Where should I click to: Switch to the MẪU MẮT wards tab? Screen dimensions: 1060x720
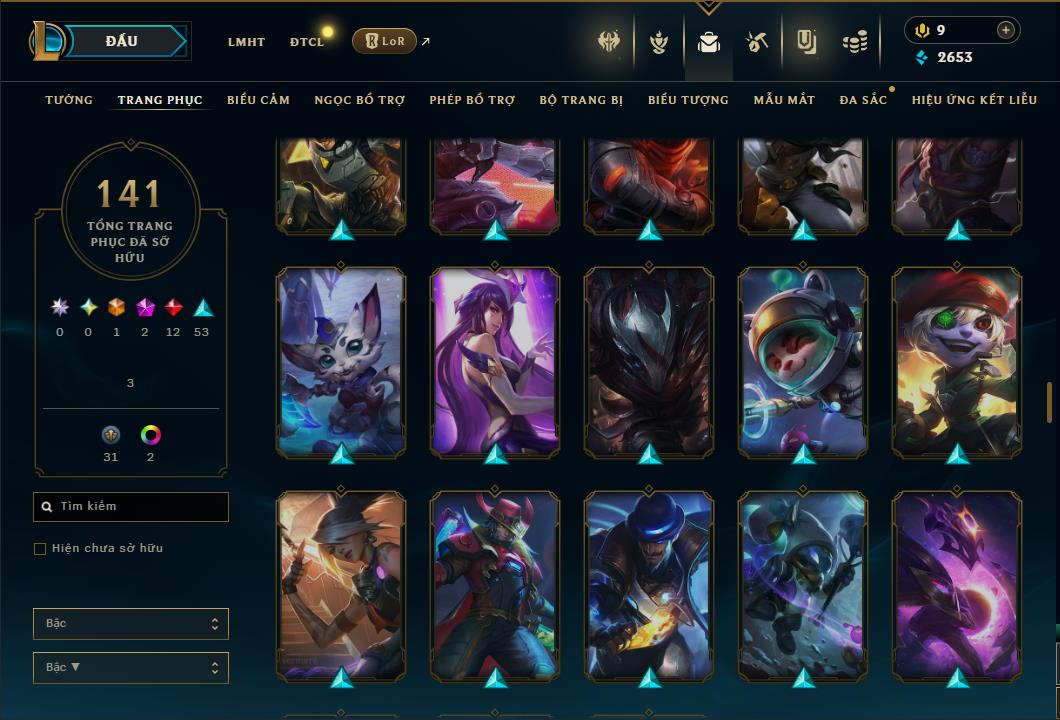(x=784, y=100)
